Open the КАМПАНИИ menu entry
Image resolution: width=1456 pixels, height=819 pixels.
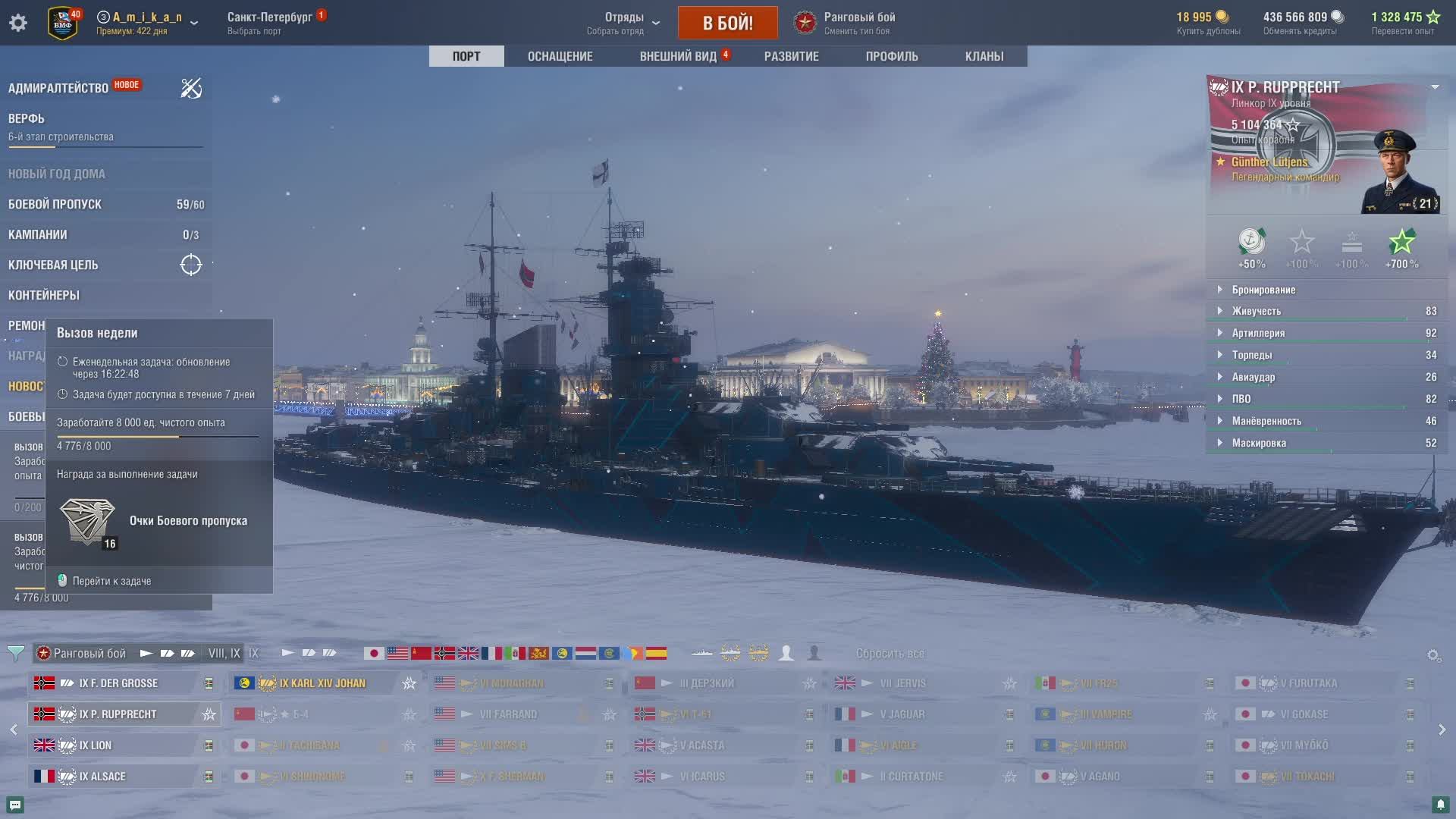tap(38, 234)
